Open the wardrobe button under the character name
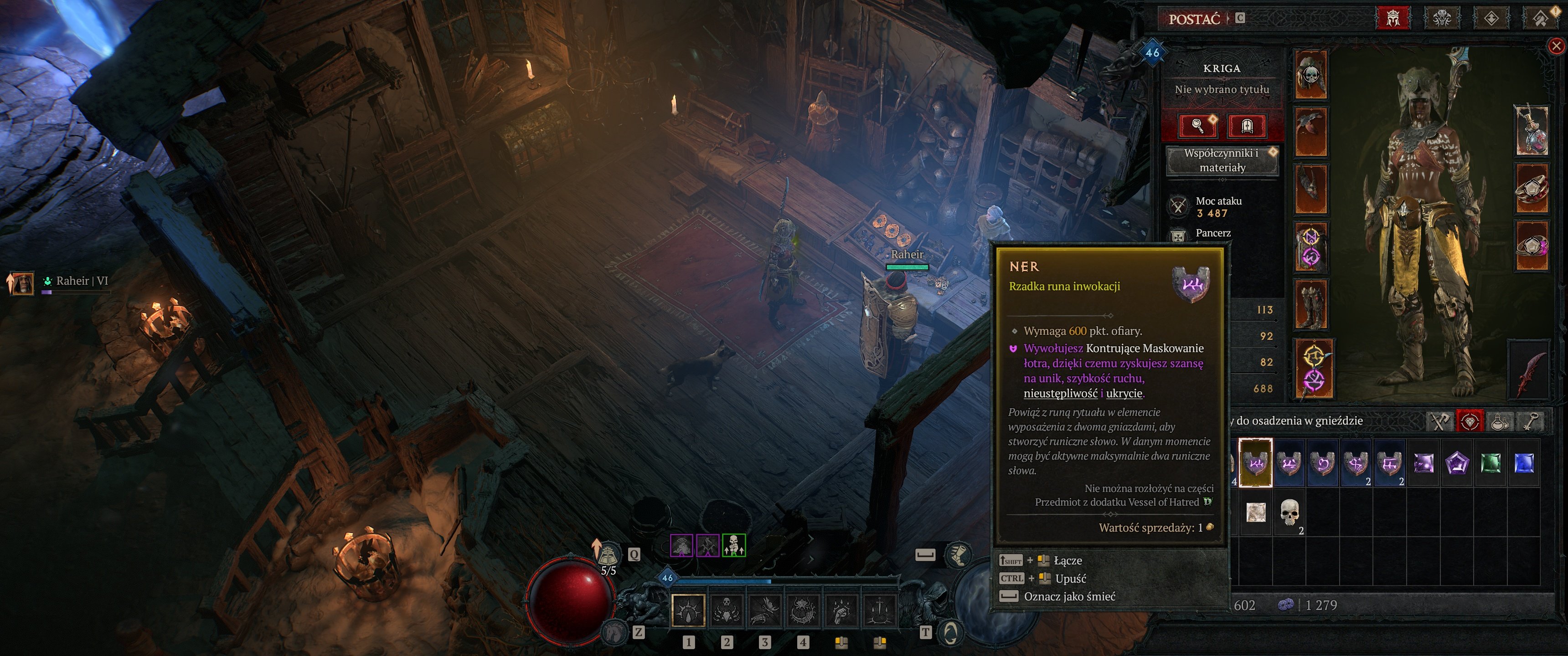1568x656 pixels. point(1247,126)
